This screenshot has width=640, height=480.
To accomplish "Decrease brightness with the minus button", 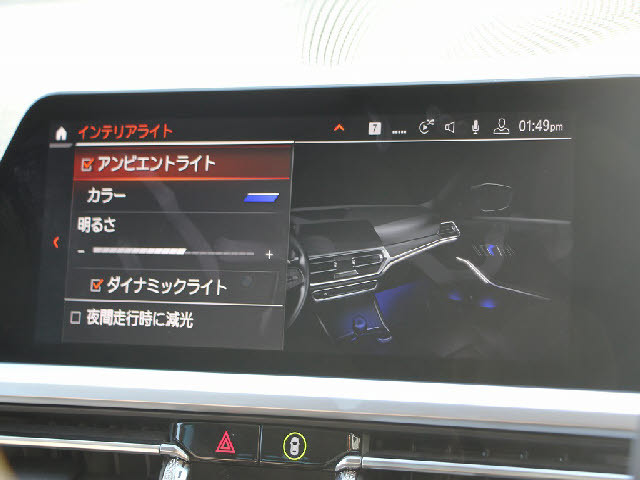I will (81, 253).
